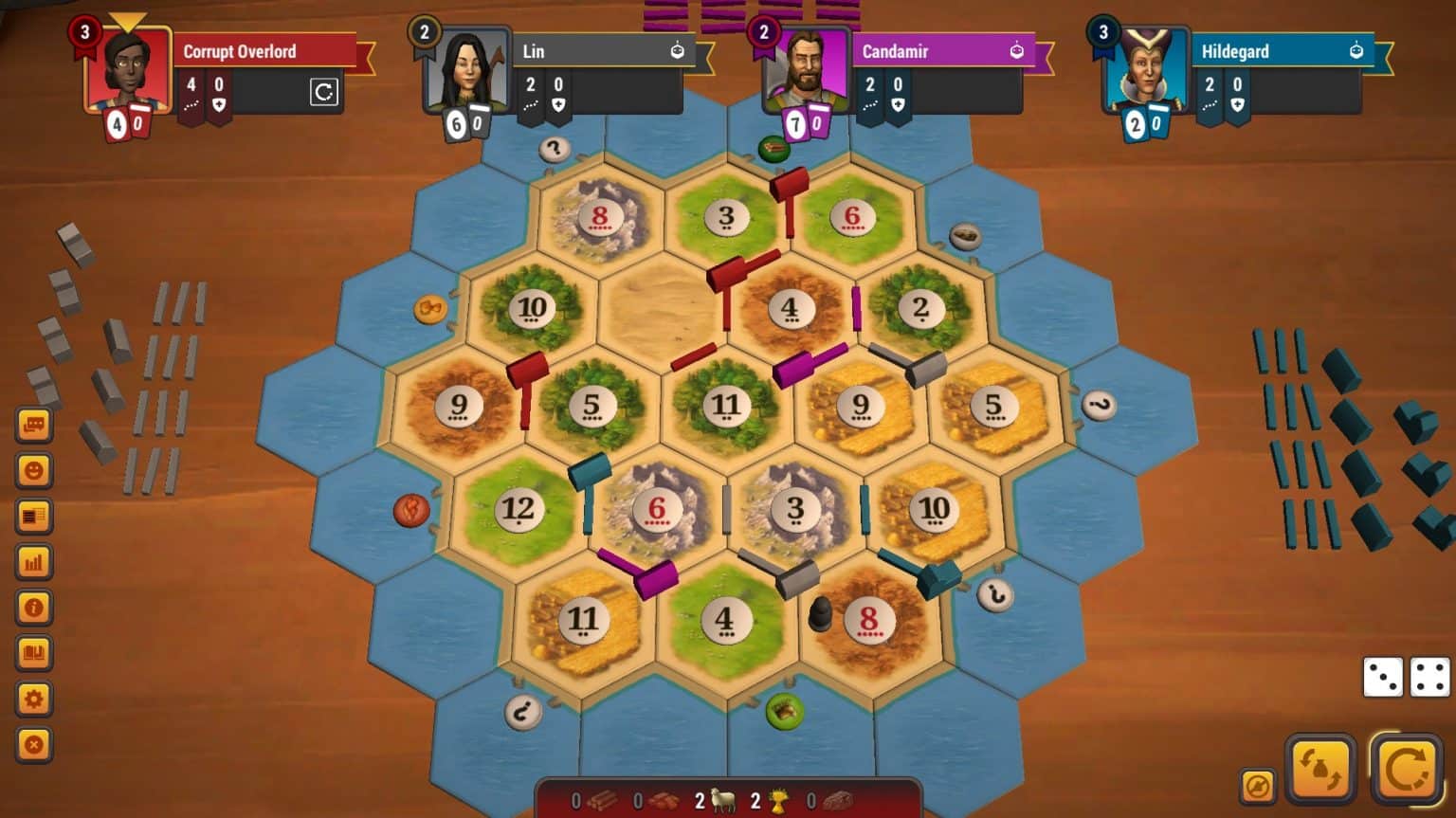Open the game statistics chart

(34, 562)
